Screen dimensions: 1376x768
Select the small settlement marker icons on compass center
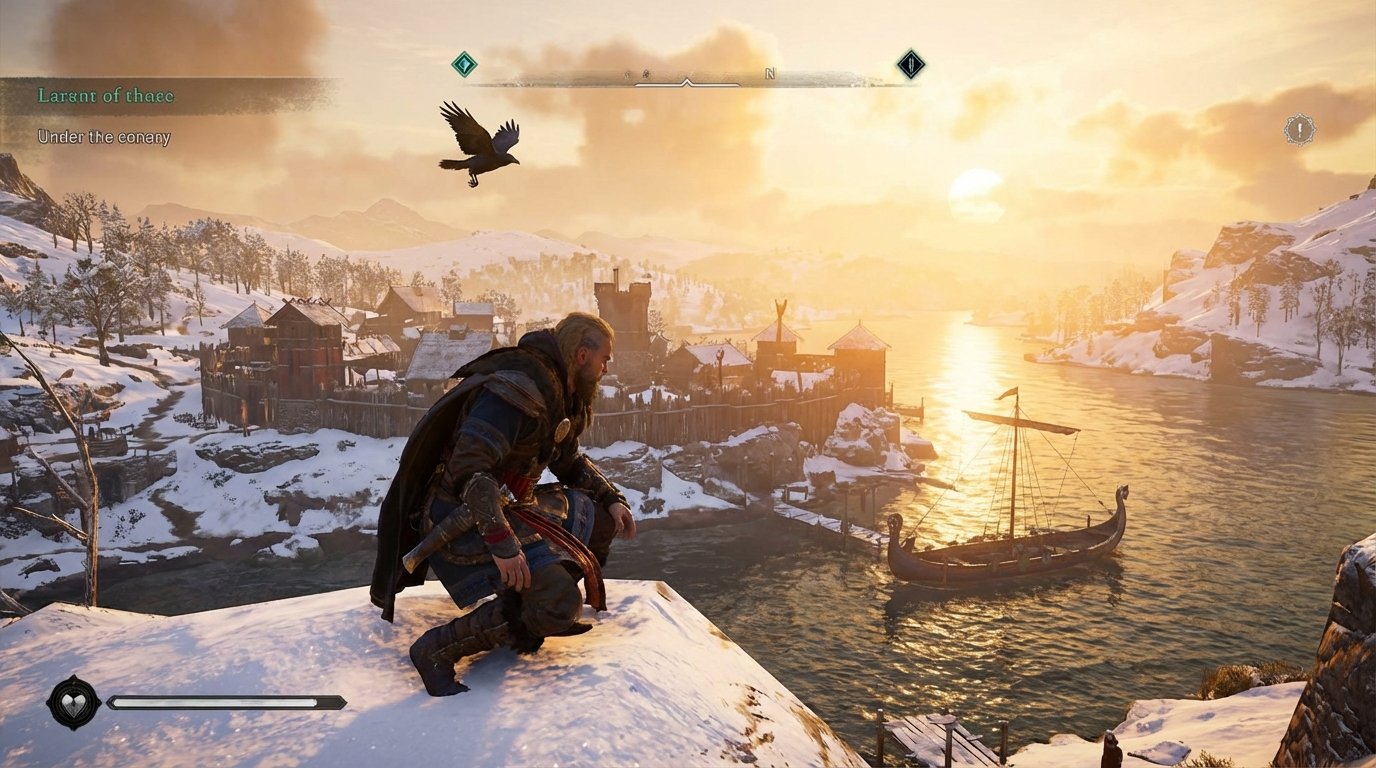[637, 74]
